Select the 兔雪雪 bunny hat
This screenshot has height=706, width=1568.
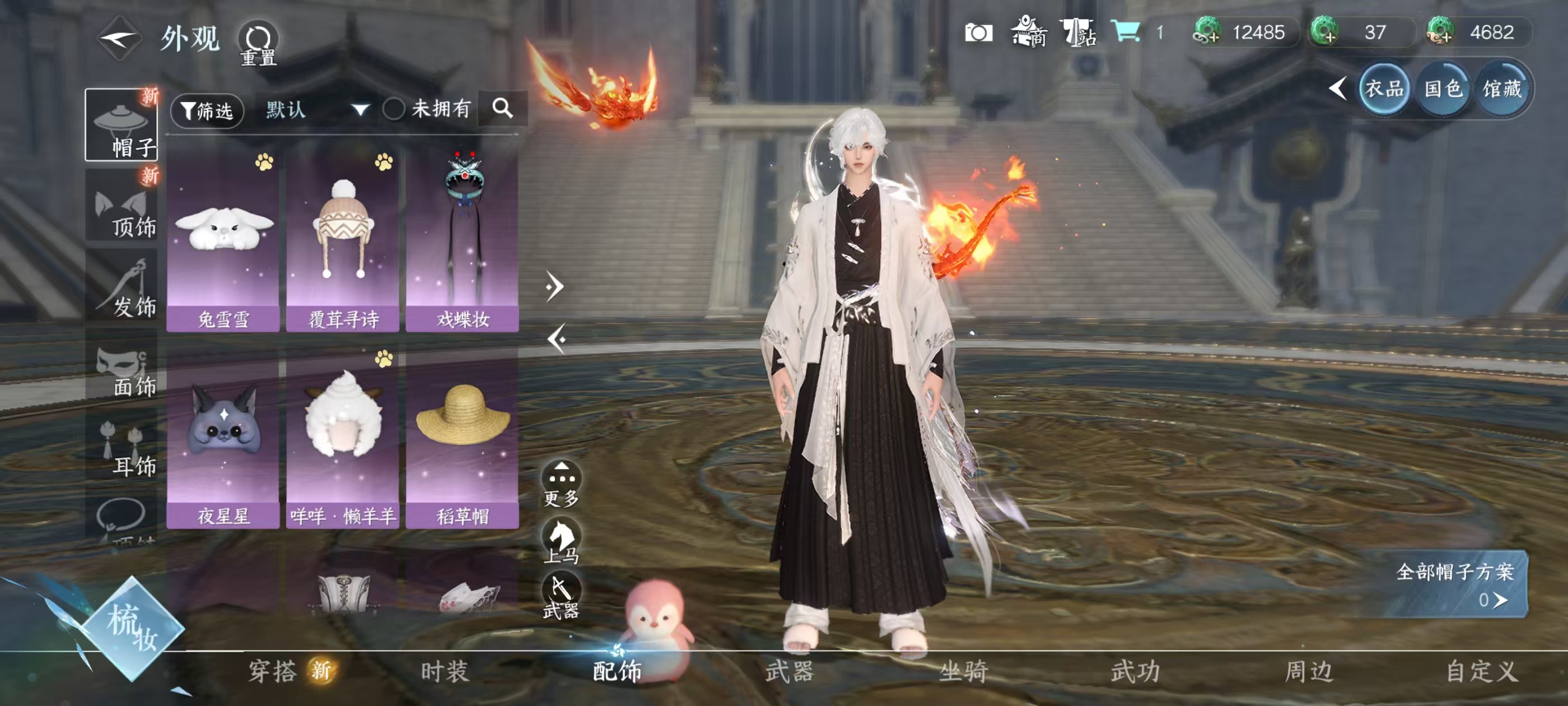pyautogui.click(x=223, y=240)
